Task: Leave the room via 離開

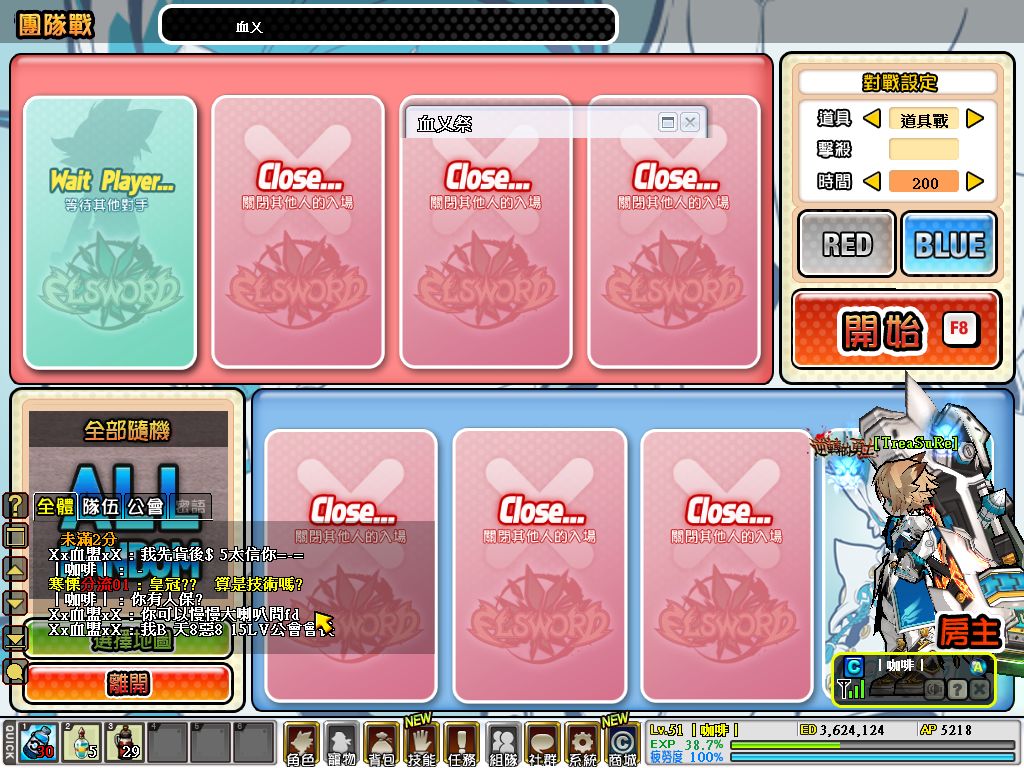Action: pyautogui.click(x=128, y=684)
